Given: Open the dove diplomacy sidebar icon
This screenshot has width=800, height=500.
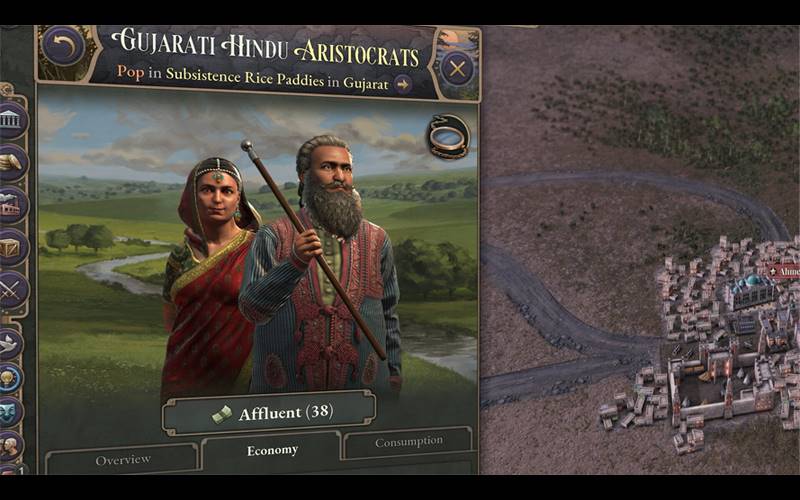Looking at the screenshot, I should 11,343.
